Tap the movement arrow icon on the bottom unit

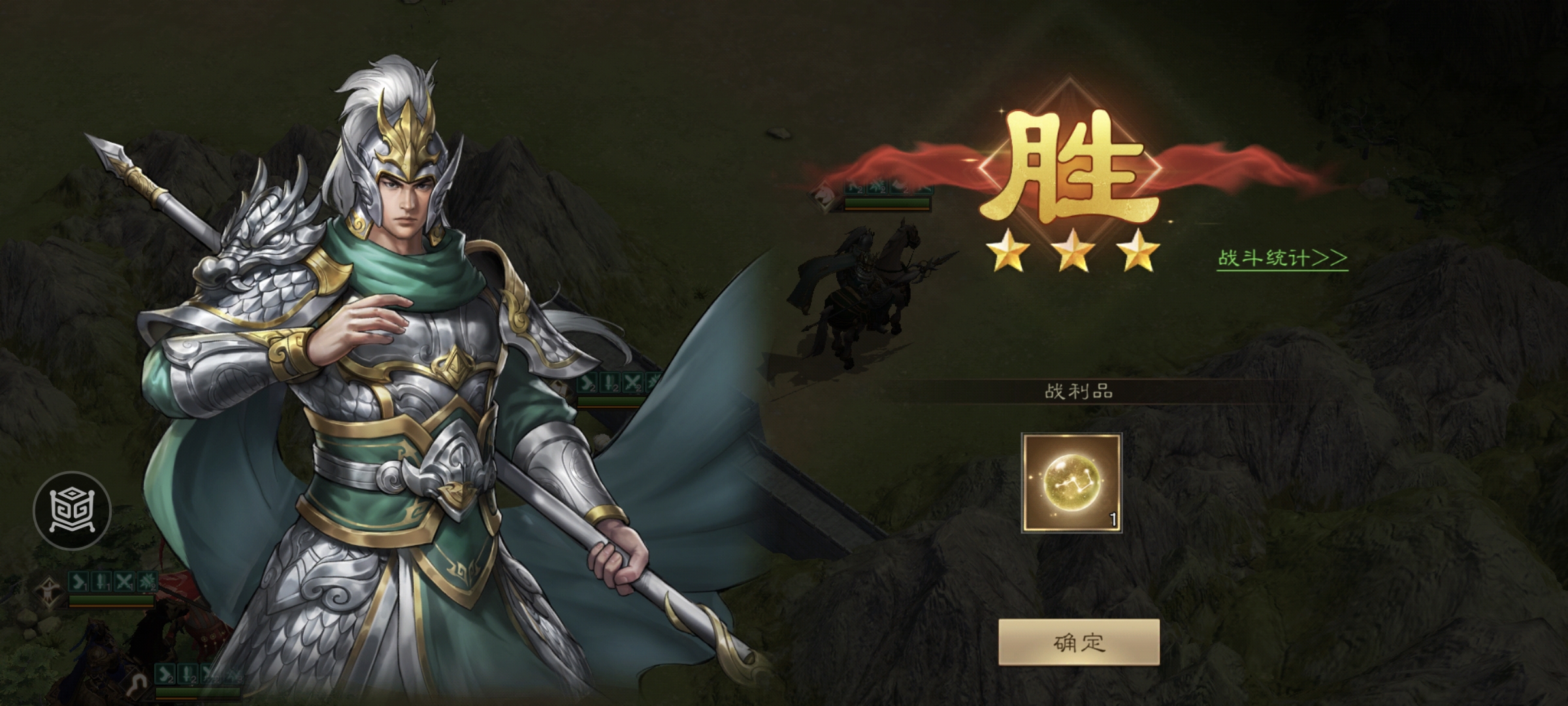tap(165, 673)
